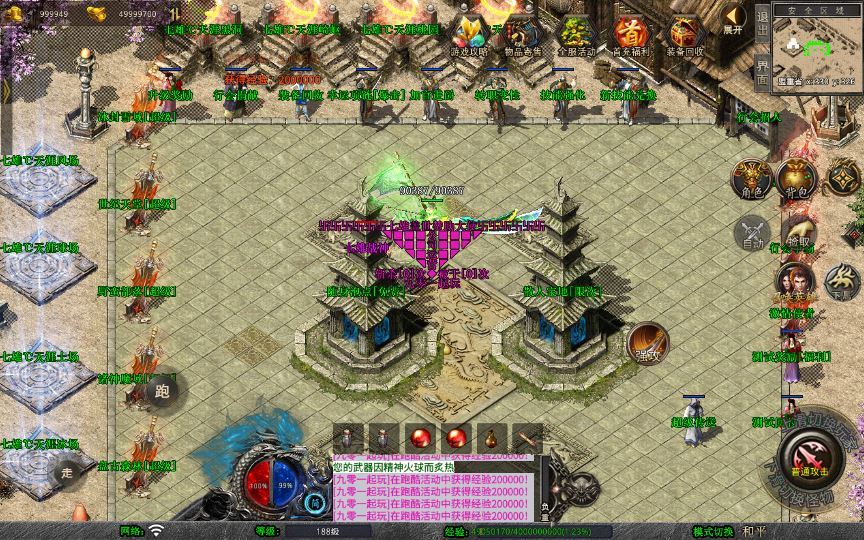Switch to 走 walk movement mode
Image resolution: width=864 pixels, height=540 pixels.
click(x=67, y=470)
